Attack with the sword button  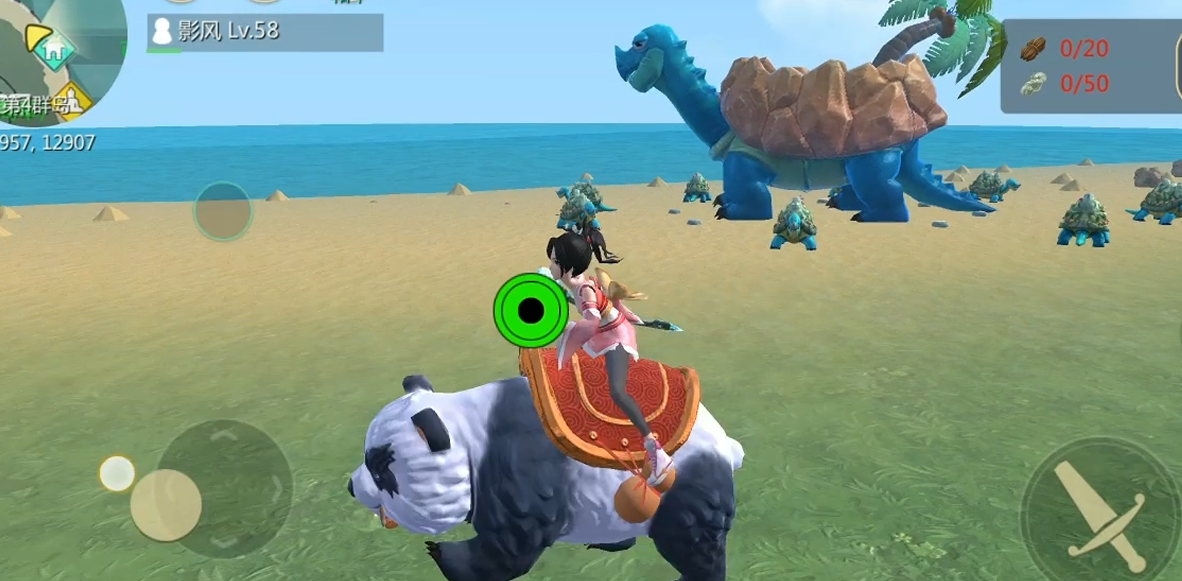click(x=1100, y=507)
